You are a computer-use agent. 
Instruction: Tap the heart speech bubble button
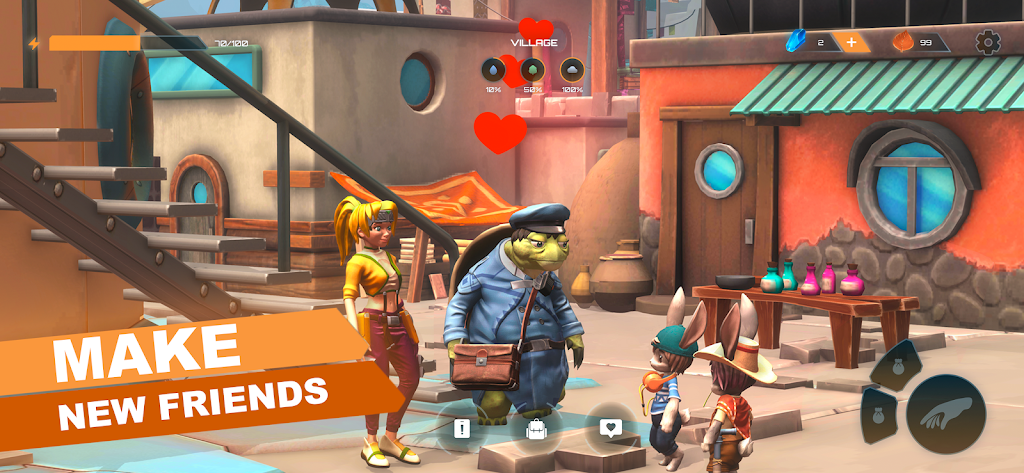610,428
